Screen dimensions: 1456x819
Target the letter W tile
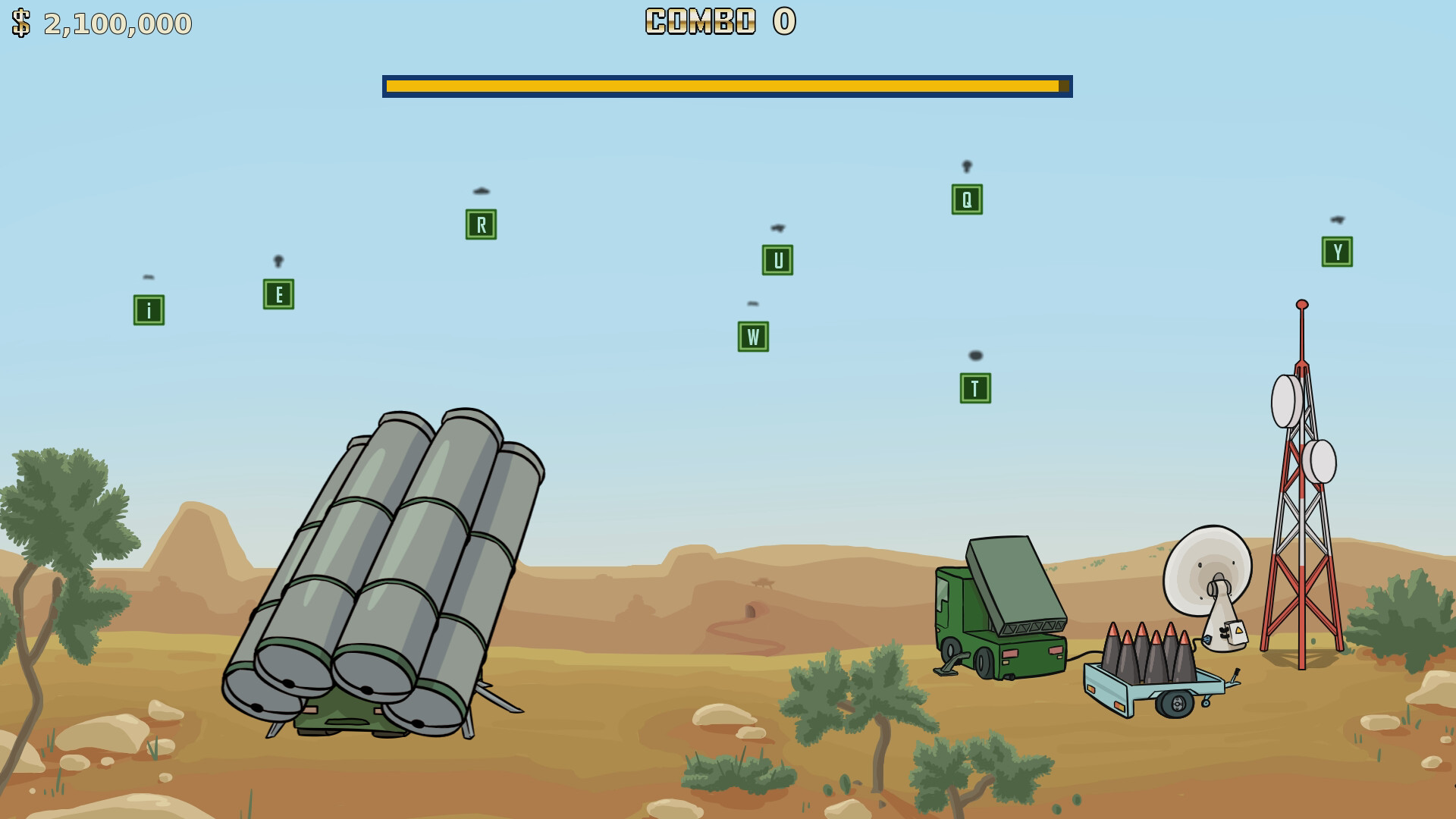(752, 337)
